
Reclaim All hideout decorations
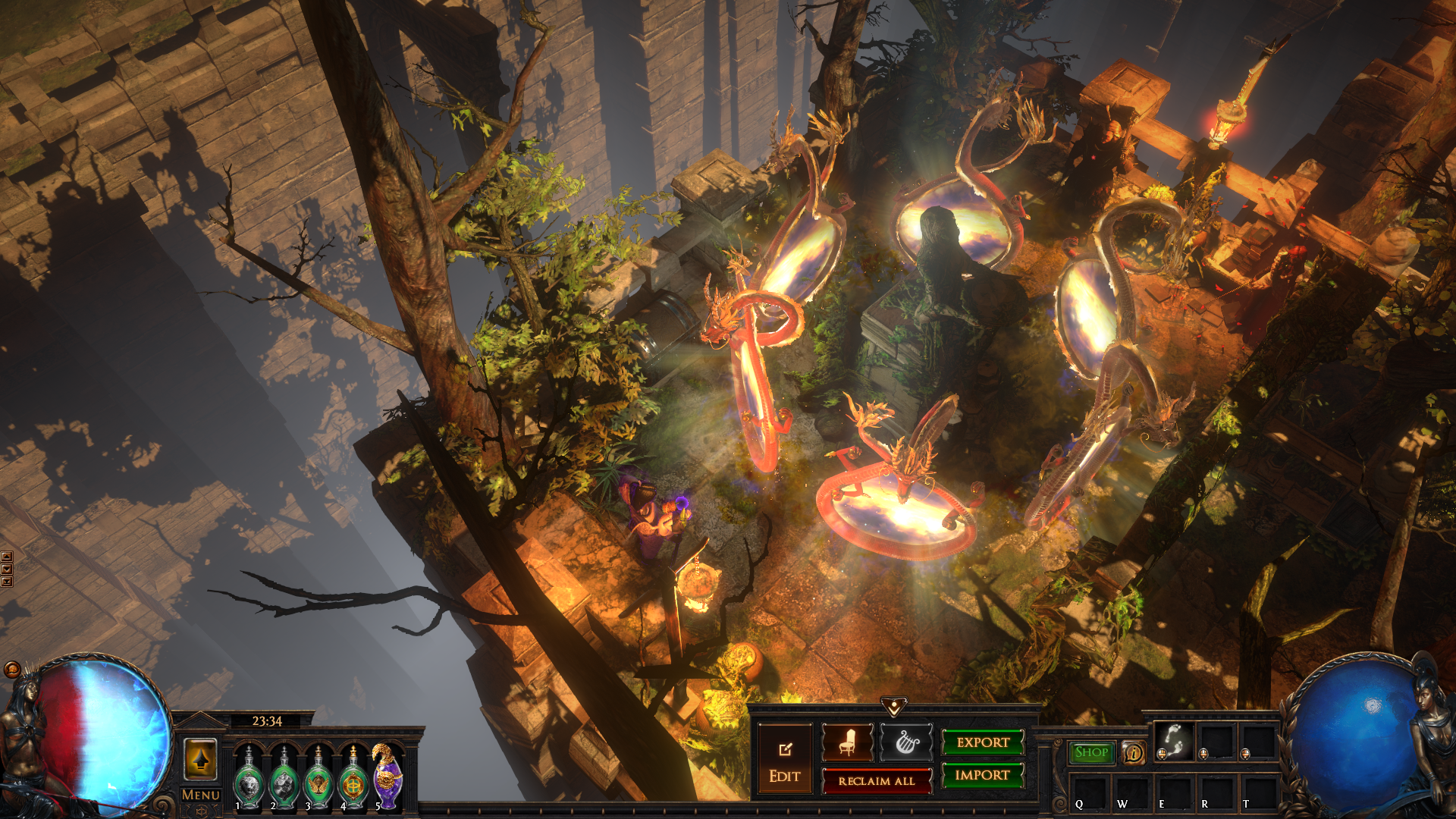877,781
